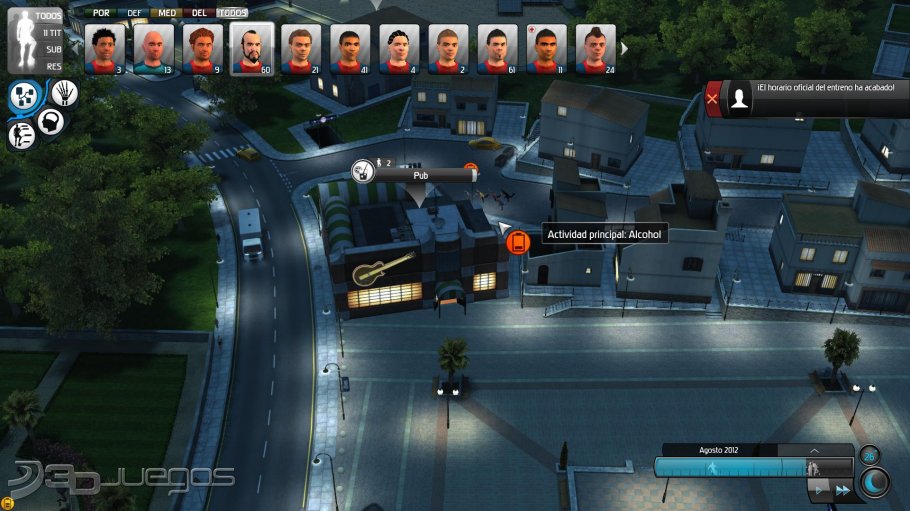Open the RES reserves list

pos(53,65)
